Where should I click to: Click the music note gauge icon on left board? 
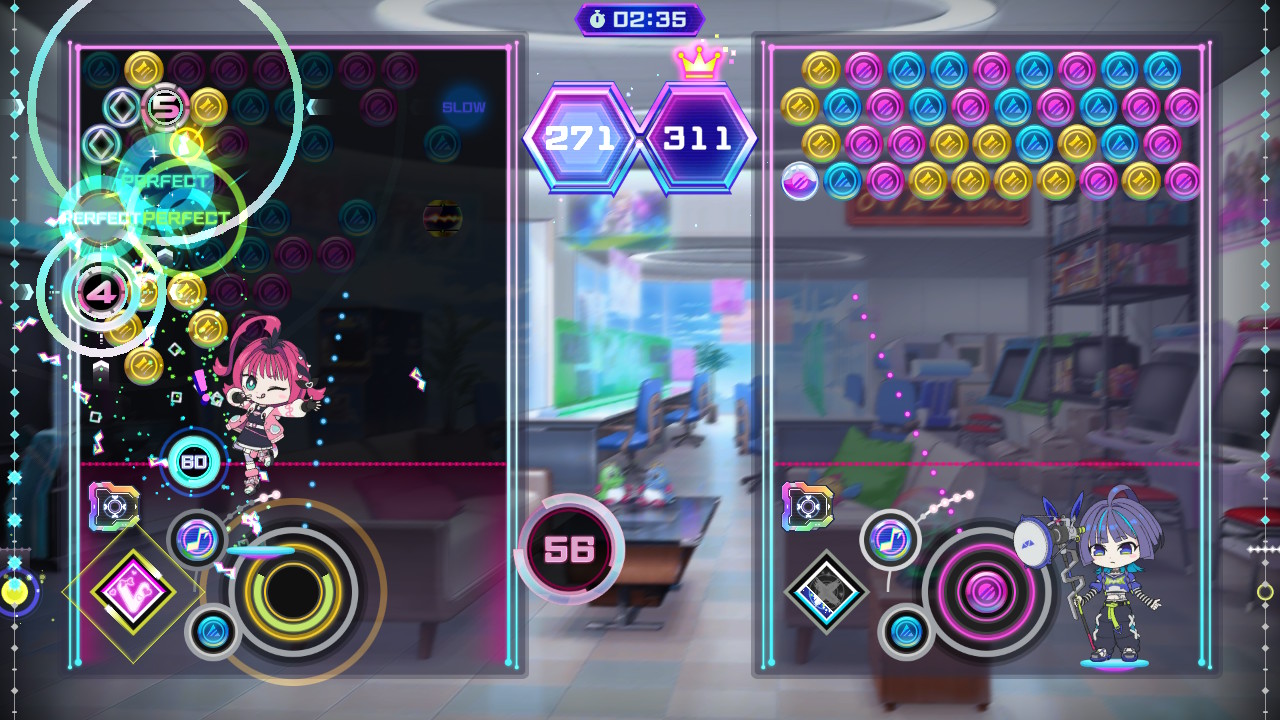point(197,540)
